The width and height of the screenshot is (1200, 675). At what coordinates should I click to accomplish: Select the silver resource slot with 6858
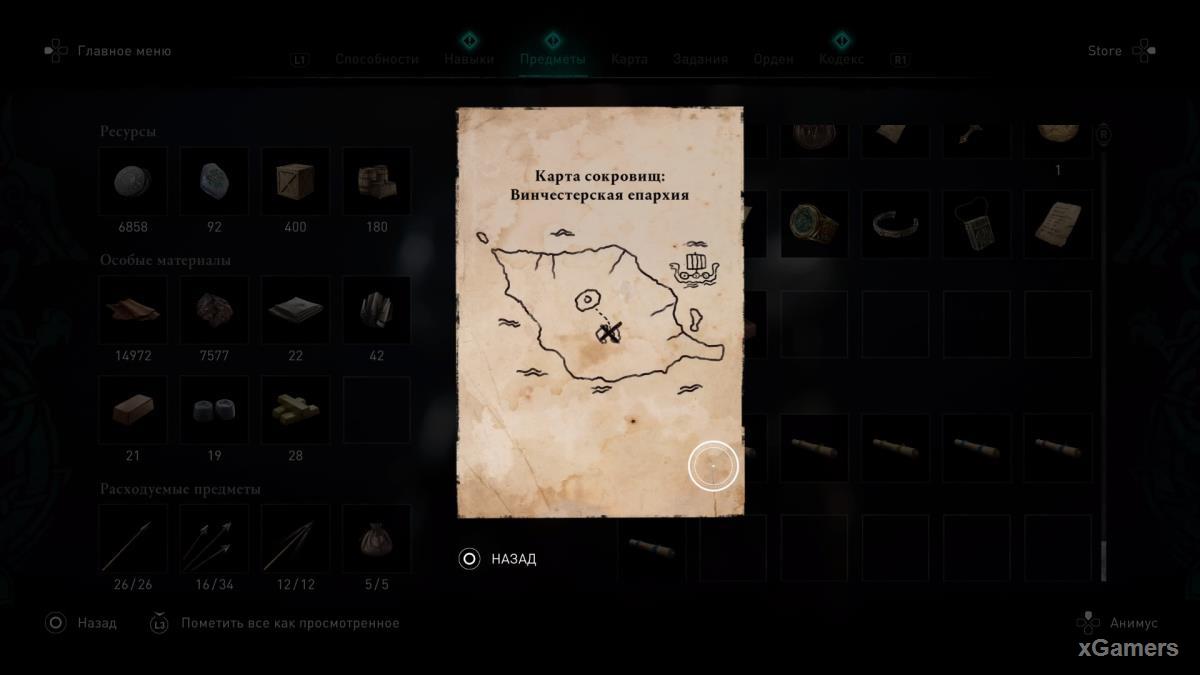pyautogui.click(x=133, y=181)
